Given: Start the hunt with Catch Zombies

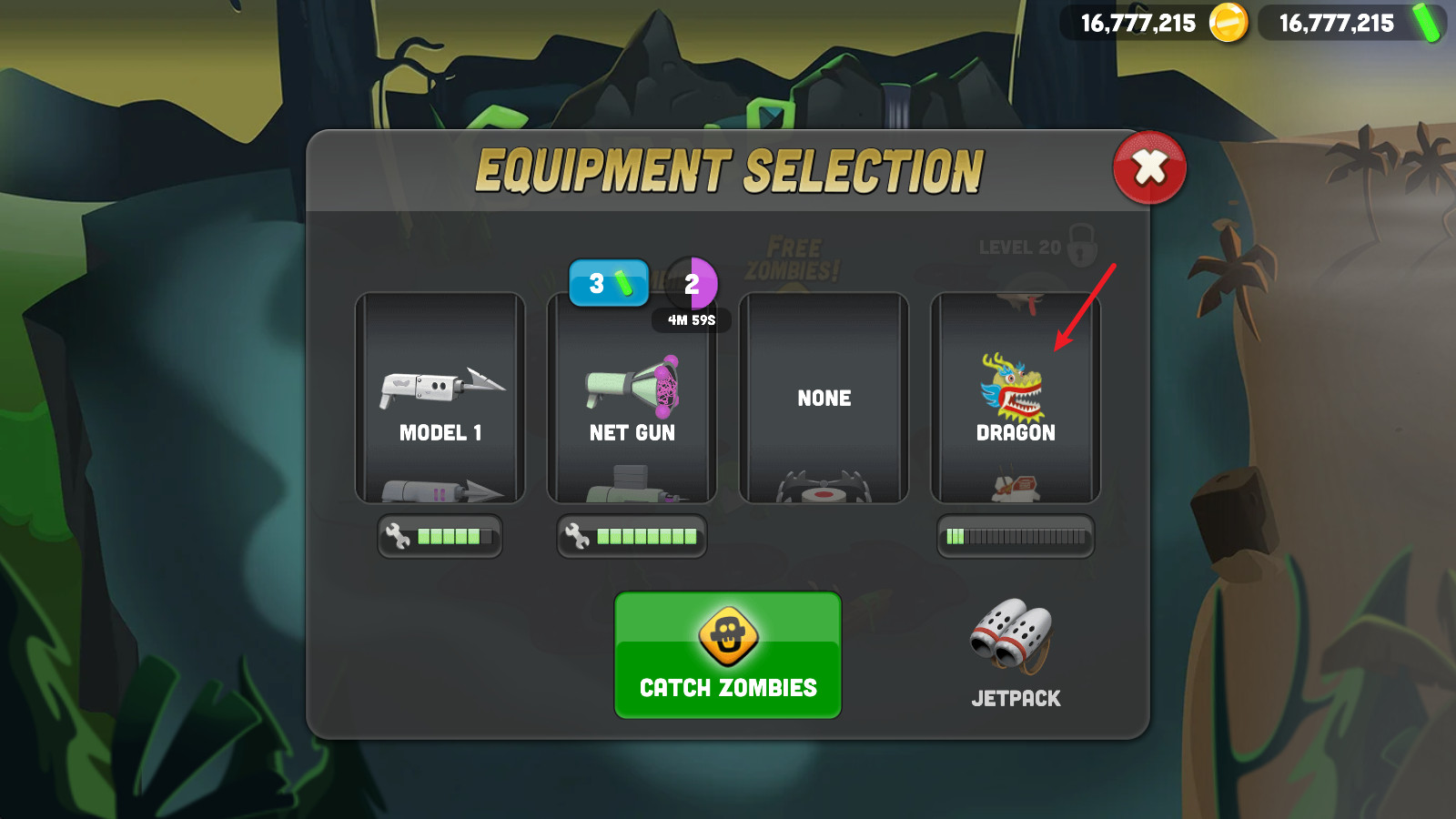Looking at the screenshot, I should [x=727, y=655].
